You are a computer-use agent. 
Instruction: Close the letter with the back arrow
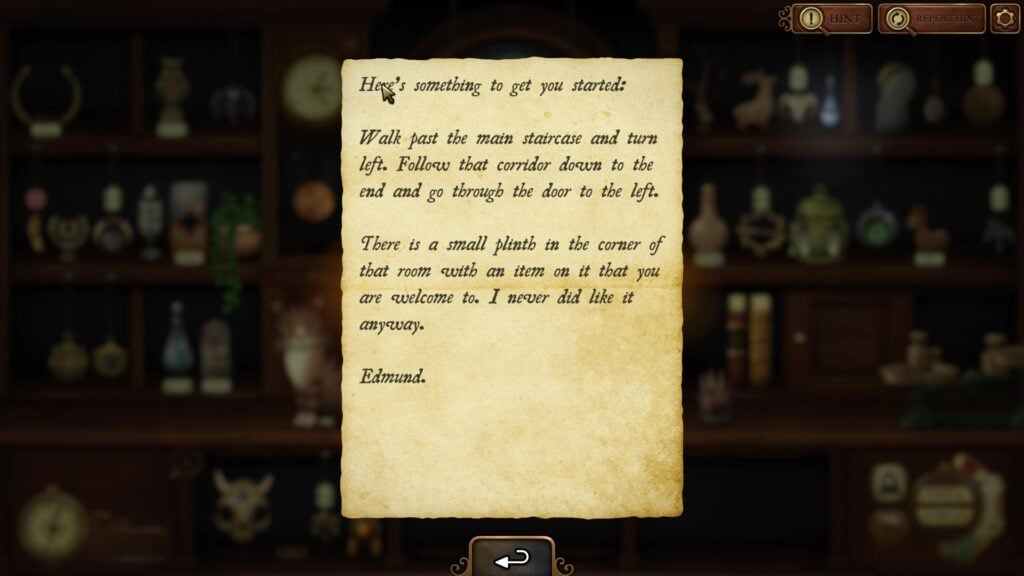click(x=512, y=559)
